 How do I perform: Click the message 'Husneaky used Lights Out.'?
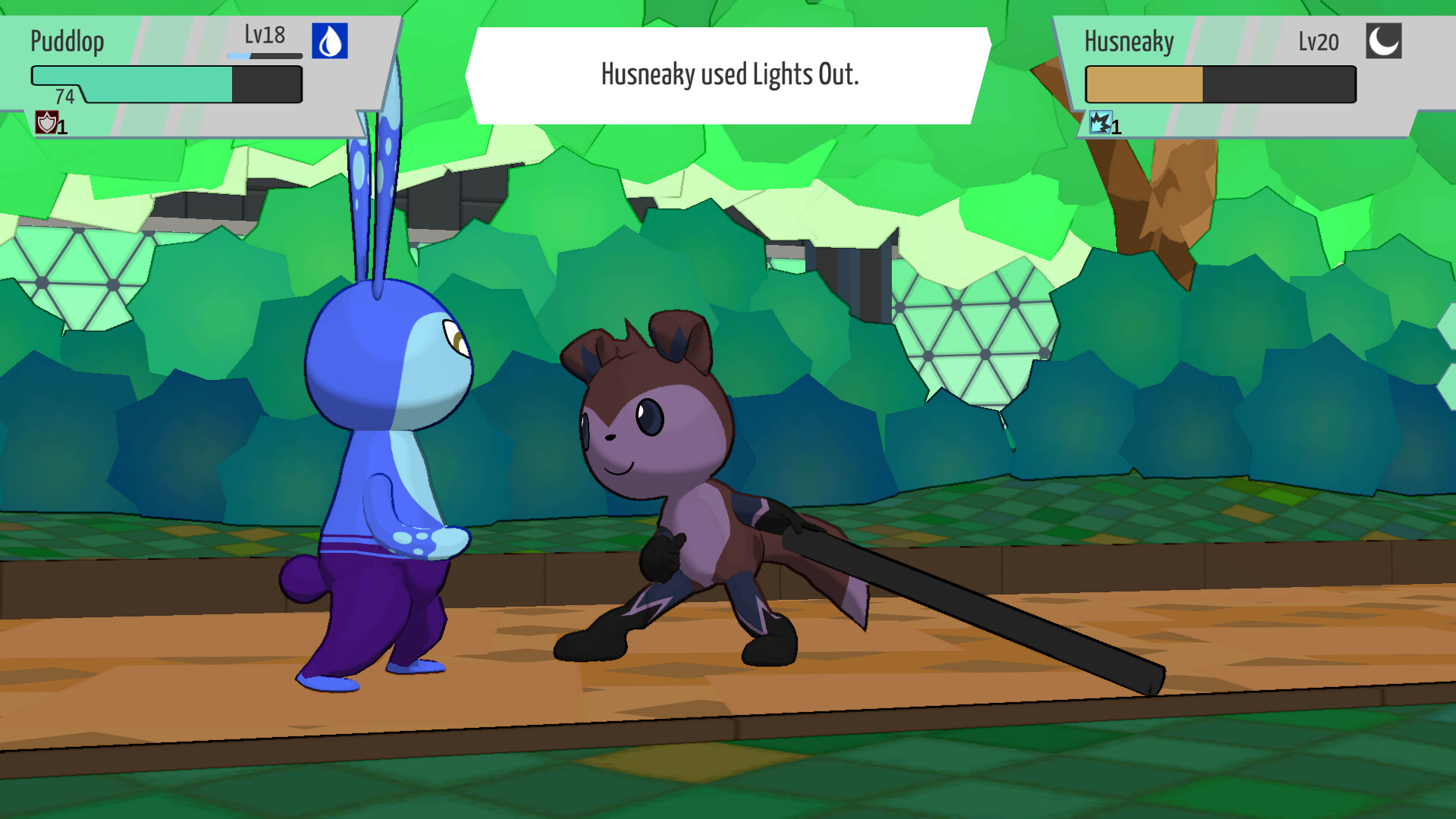tap(728, 74)
